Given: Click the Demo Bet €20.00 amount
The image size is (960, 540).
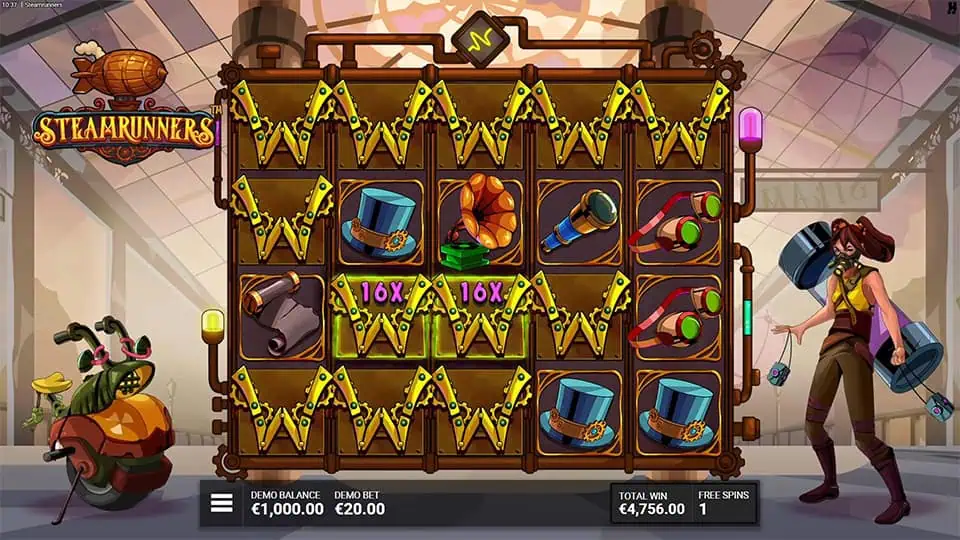Looking at the screenshot, I should (358, 509).
